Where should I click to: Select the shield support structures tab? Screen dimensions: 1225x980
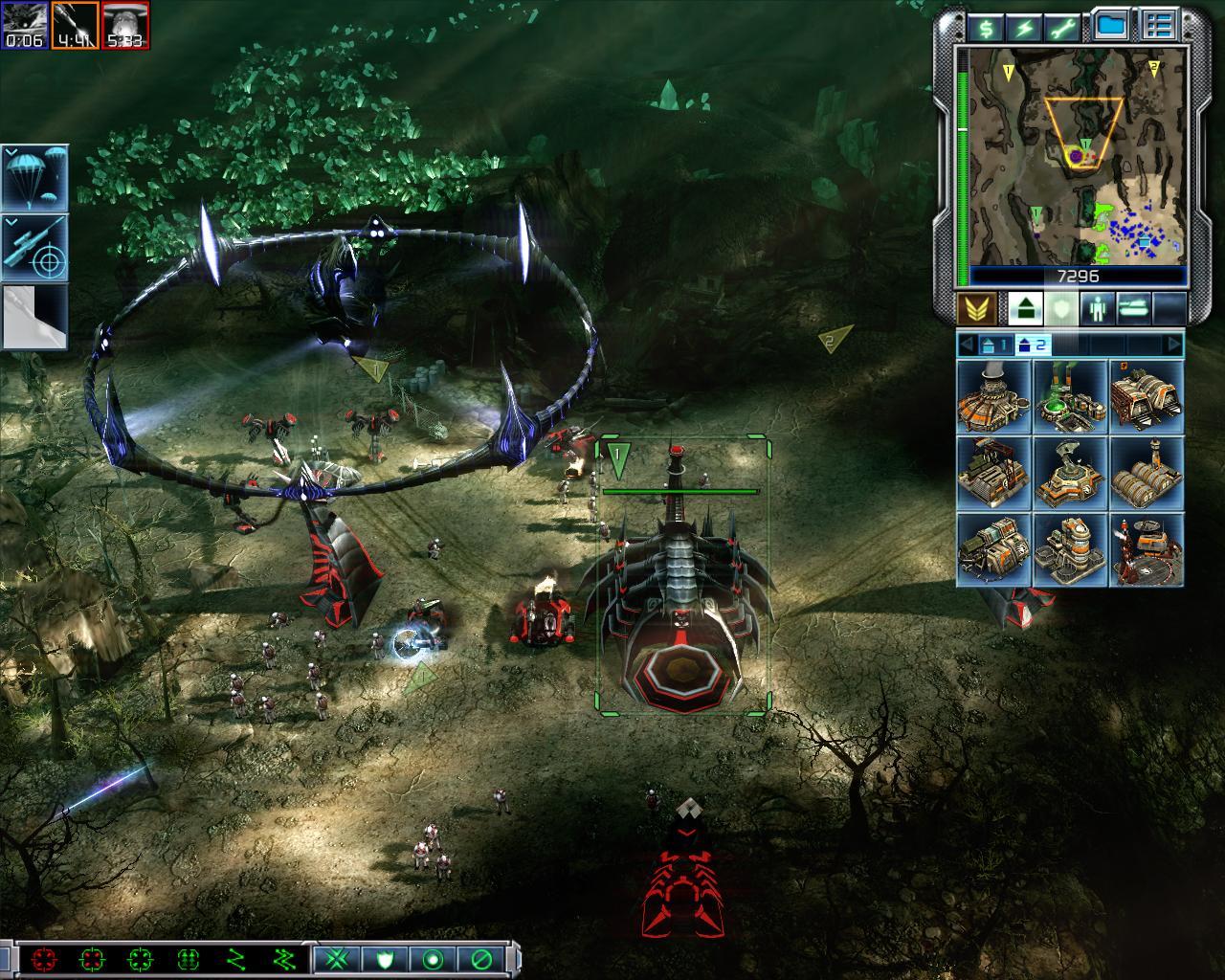point(1058,308)
